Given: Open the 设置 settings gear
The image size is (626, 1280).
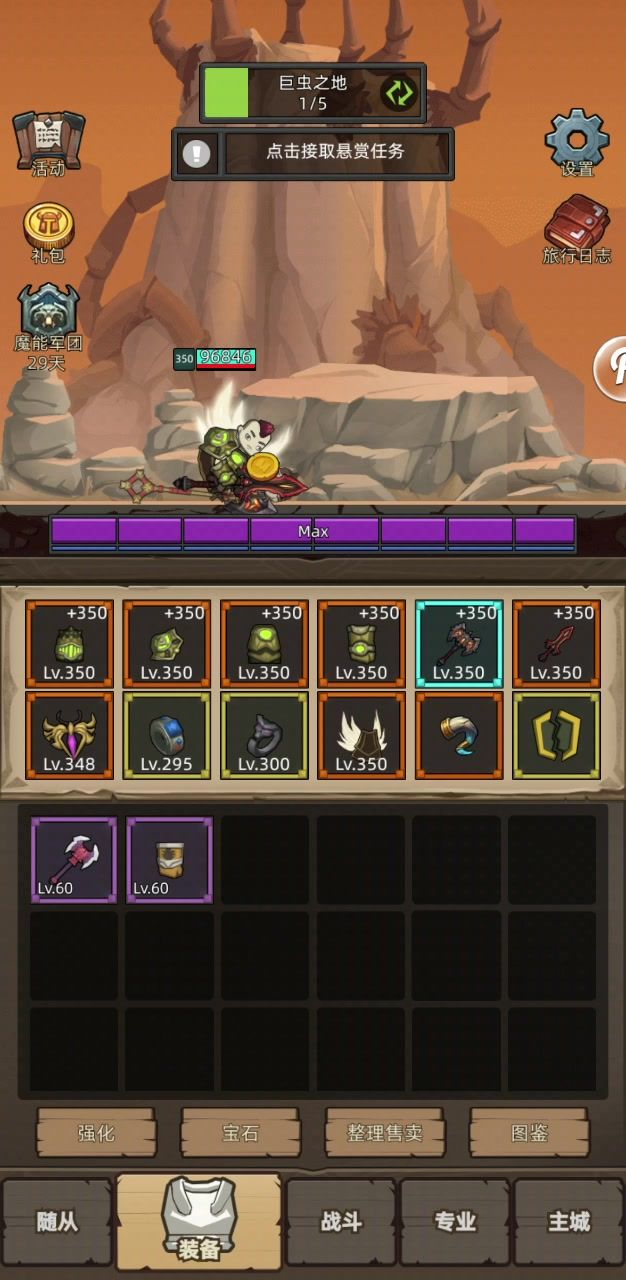Looking at the screenshot, I should click(x=577, y=142).
